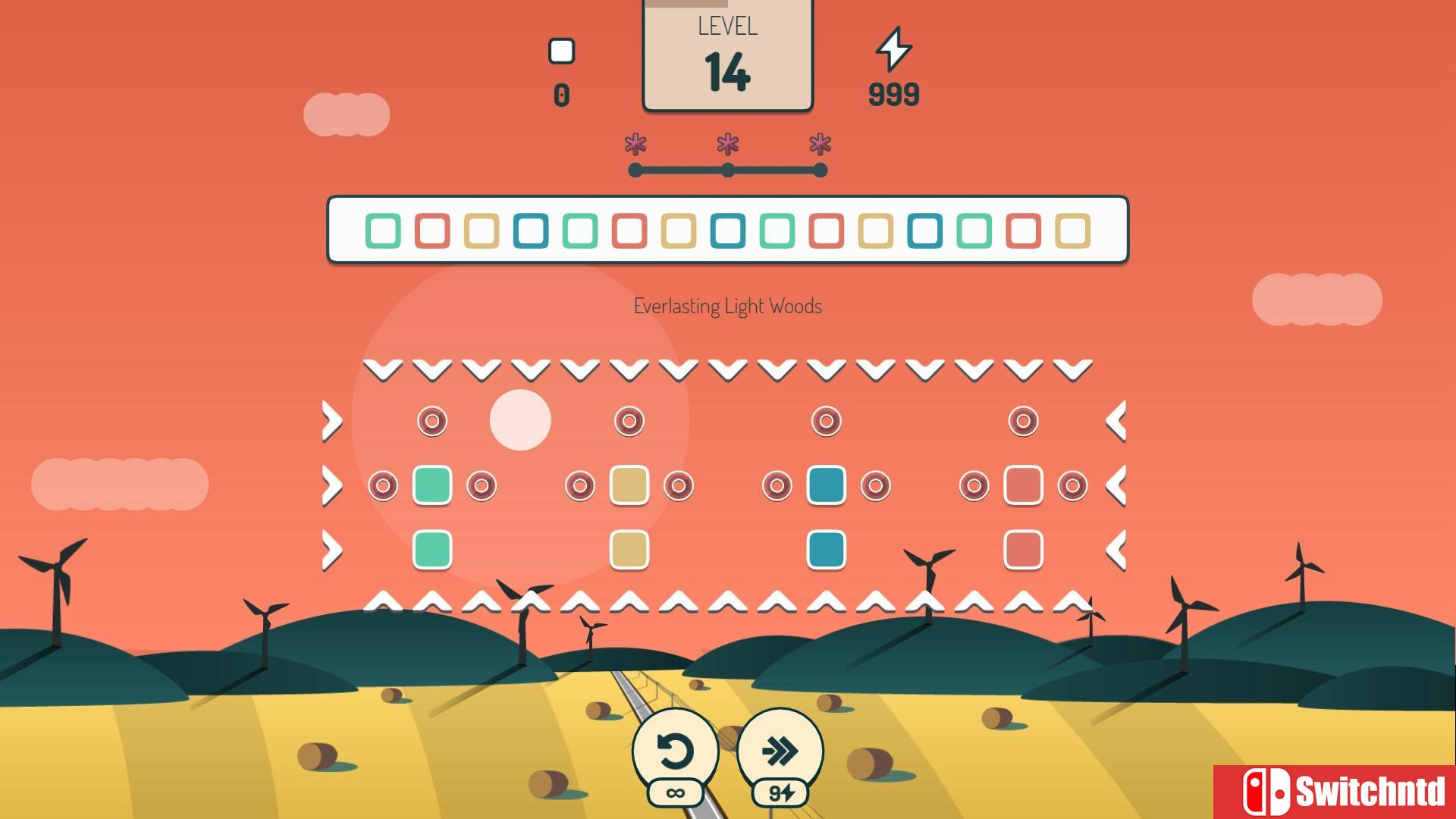Viewport: 1456px width, 819px height.
Task: Pick the red tile in the ringless row
Action: (1024, 550)
